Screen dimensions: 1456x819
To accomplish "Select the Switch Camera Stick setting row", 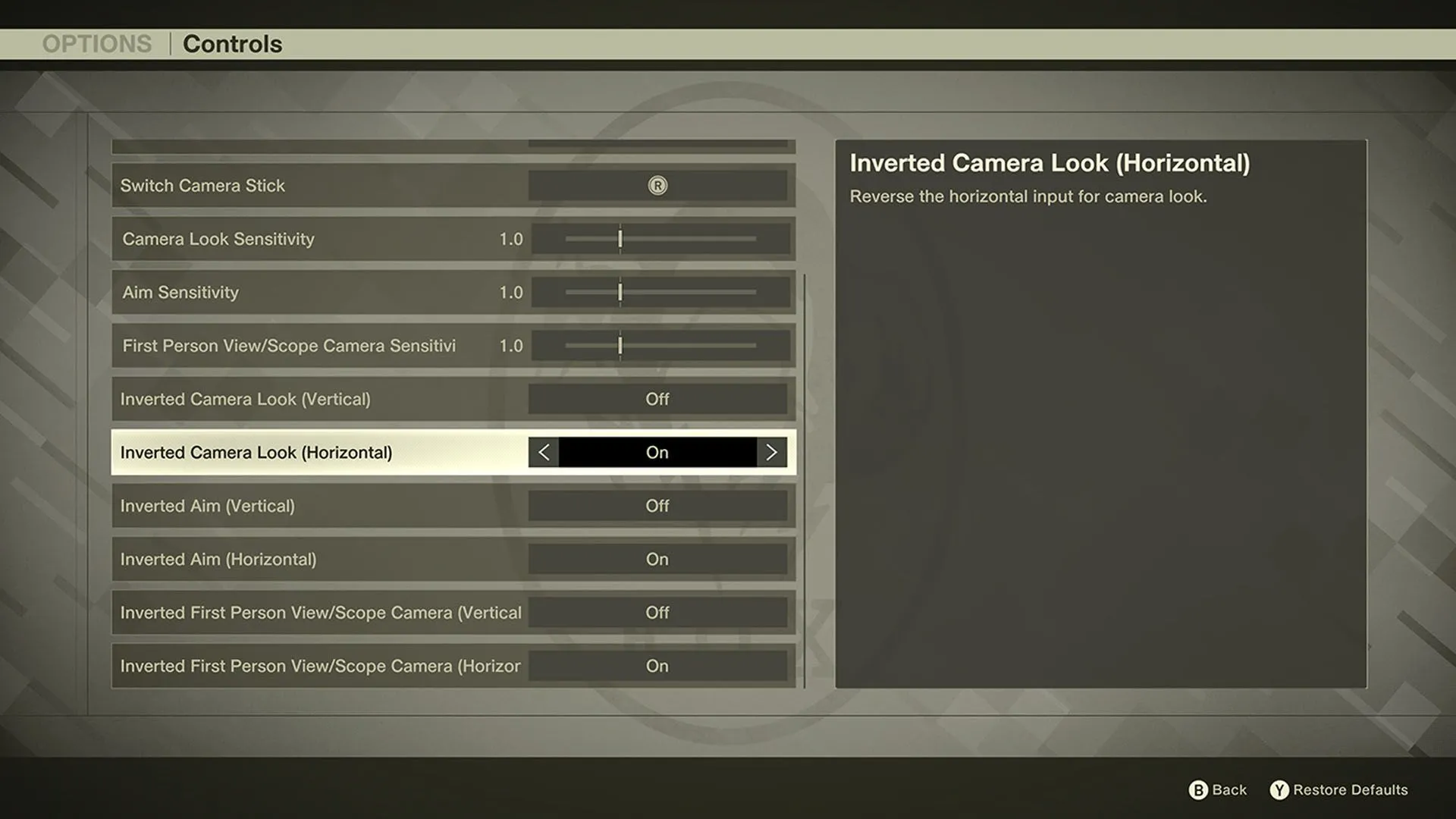I will (303, 185).
